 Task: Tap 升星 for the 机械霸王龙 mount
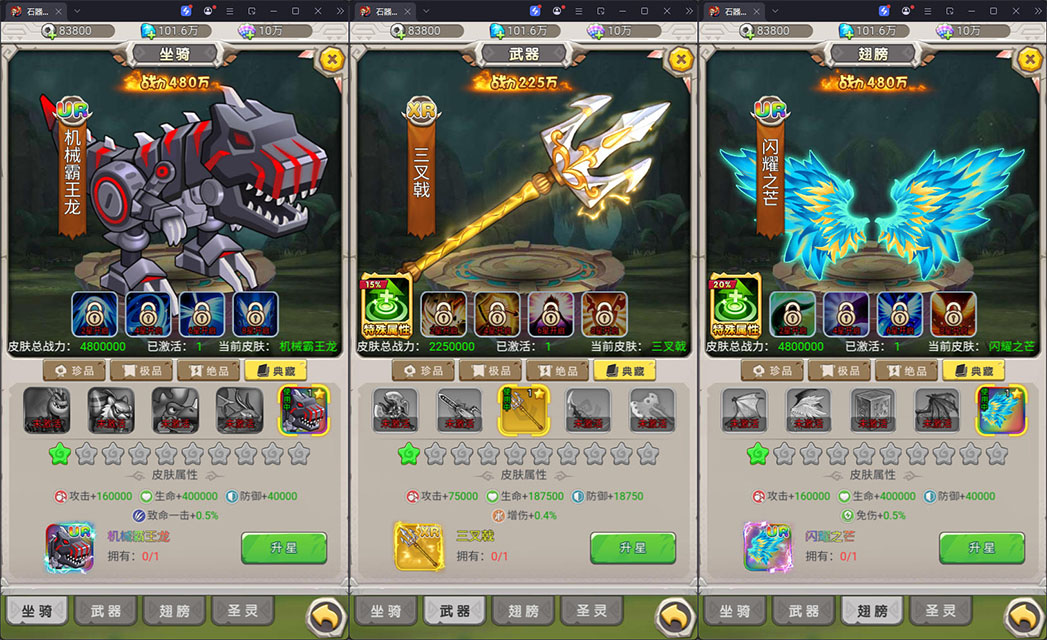coord(284,548)
